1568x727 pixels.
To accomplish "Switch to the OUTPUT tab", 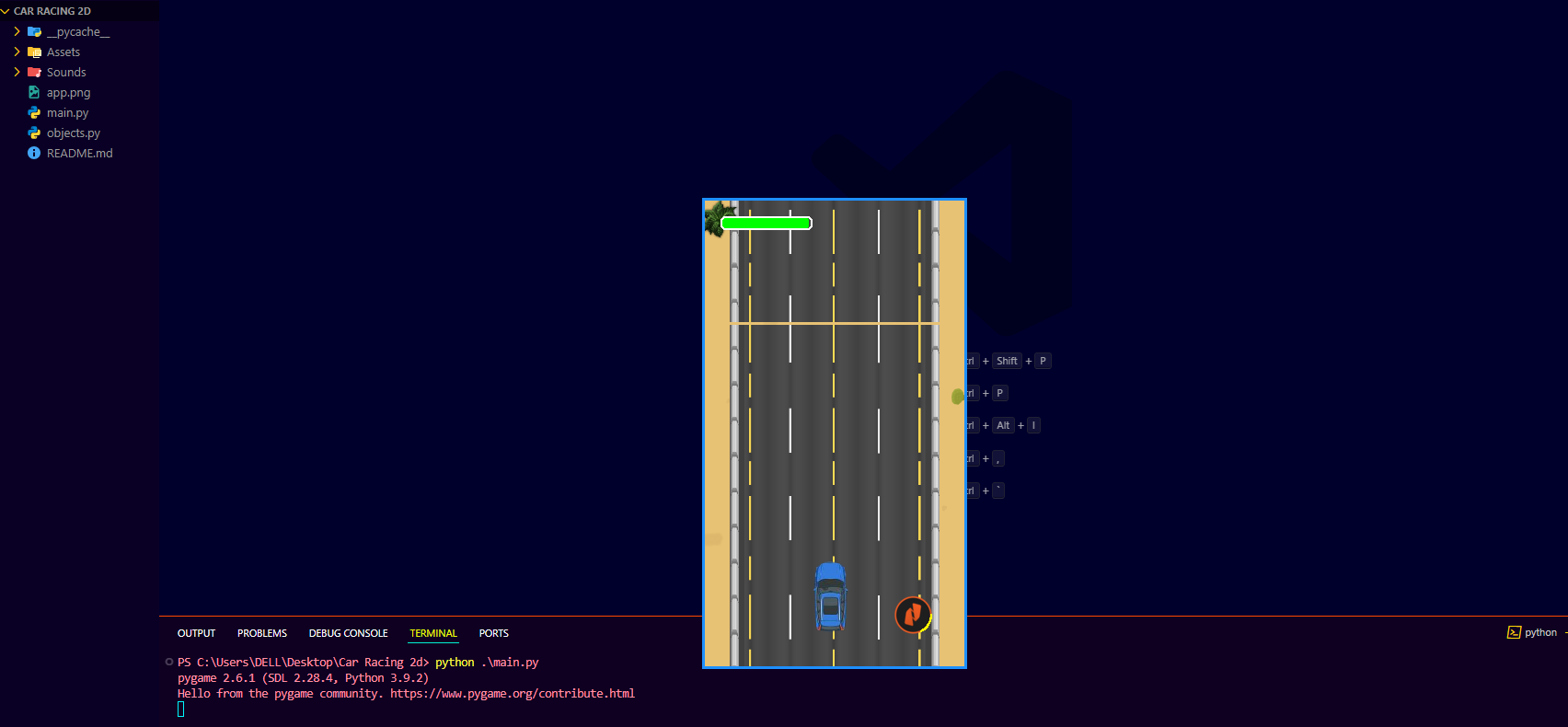I will (196, 633).
